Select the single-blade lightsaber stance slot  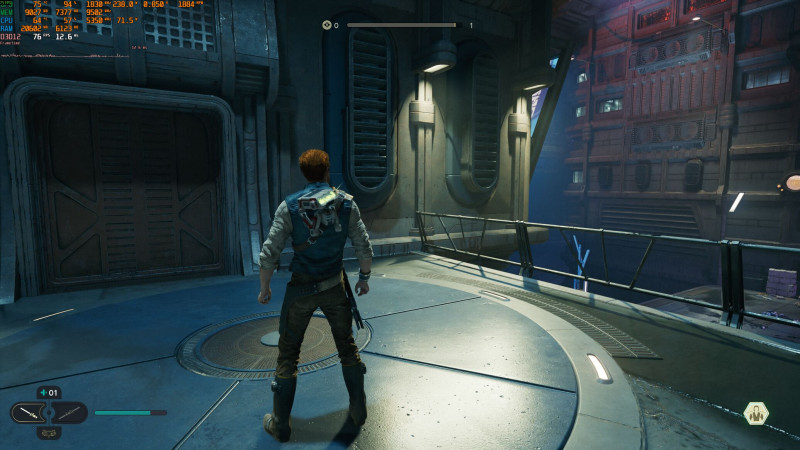coord(31,413)
